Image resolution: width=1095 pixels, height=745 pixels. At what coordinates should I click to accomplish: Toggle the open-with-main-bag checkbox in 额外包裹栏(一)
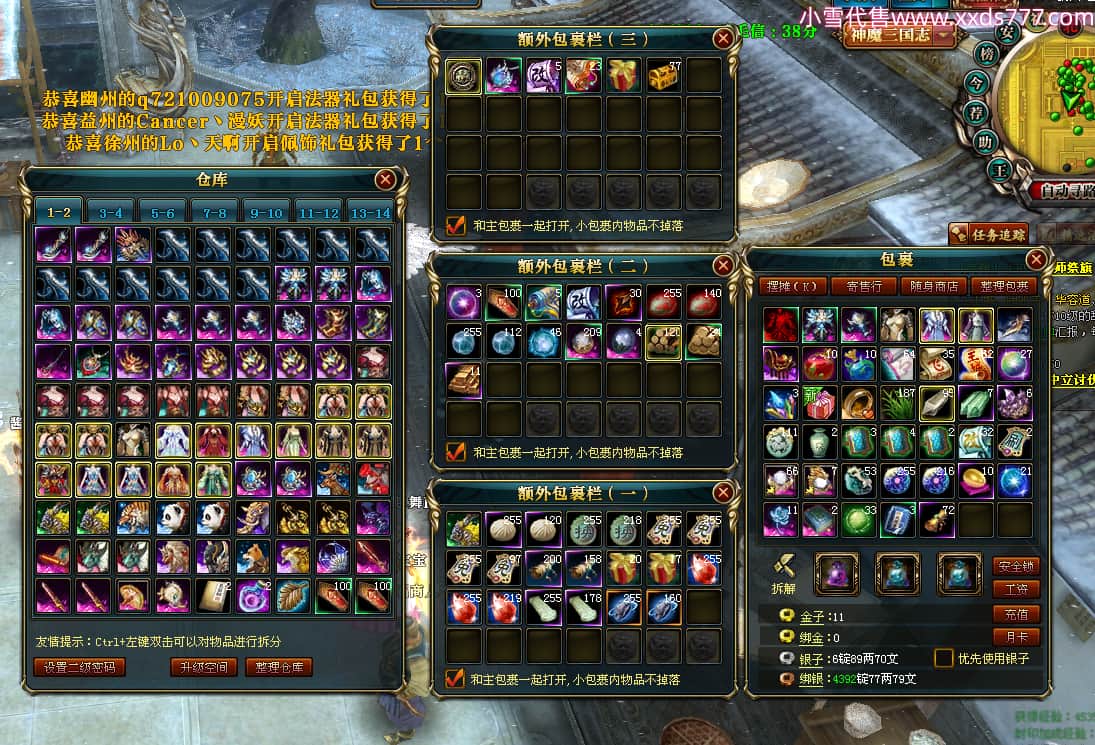point(456,679)
